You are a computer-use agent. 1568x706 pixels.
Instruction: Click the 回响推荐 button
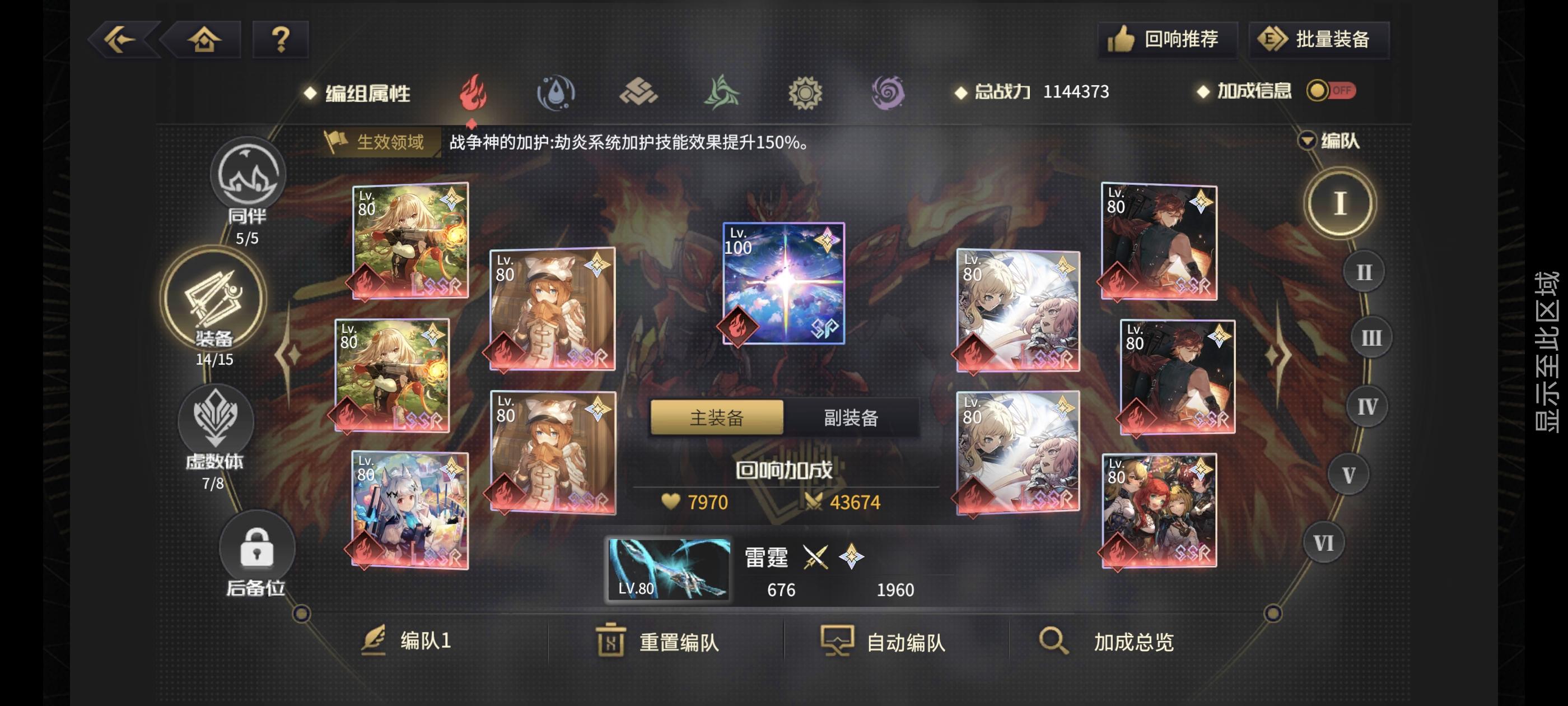[x=1168, y=39]
